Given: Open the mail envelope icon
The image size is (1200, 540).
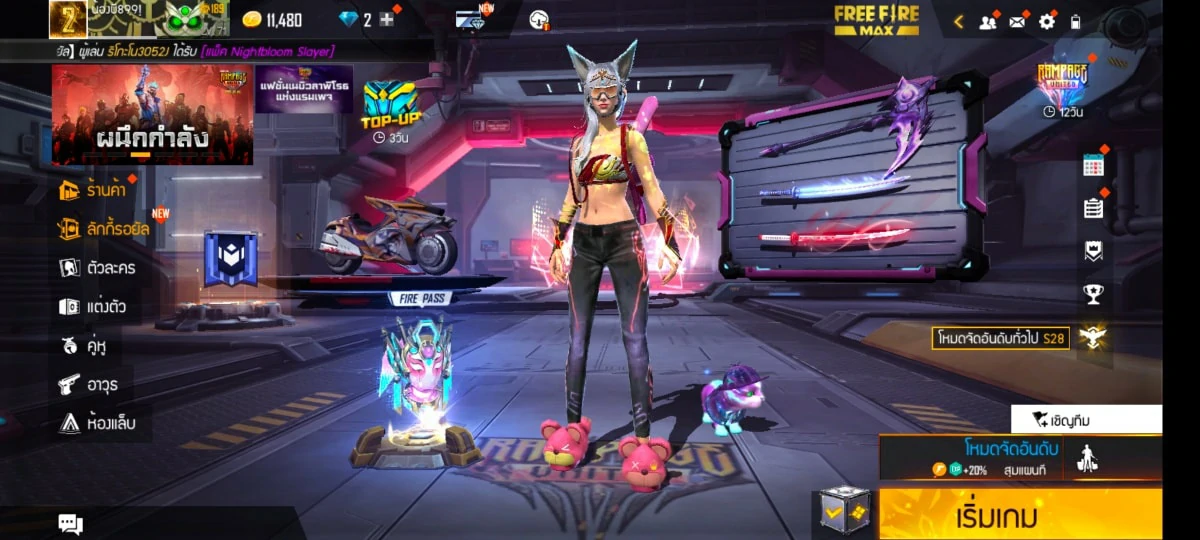Looking at the screenshot, I should click(x=1018, y=21).
